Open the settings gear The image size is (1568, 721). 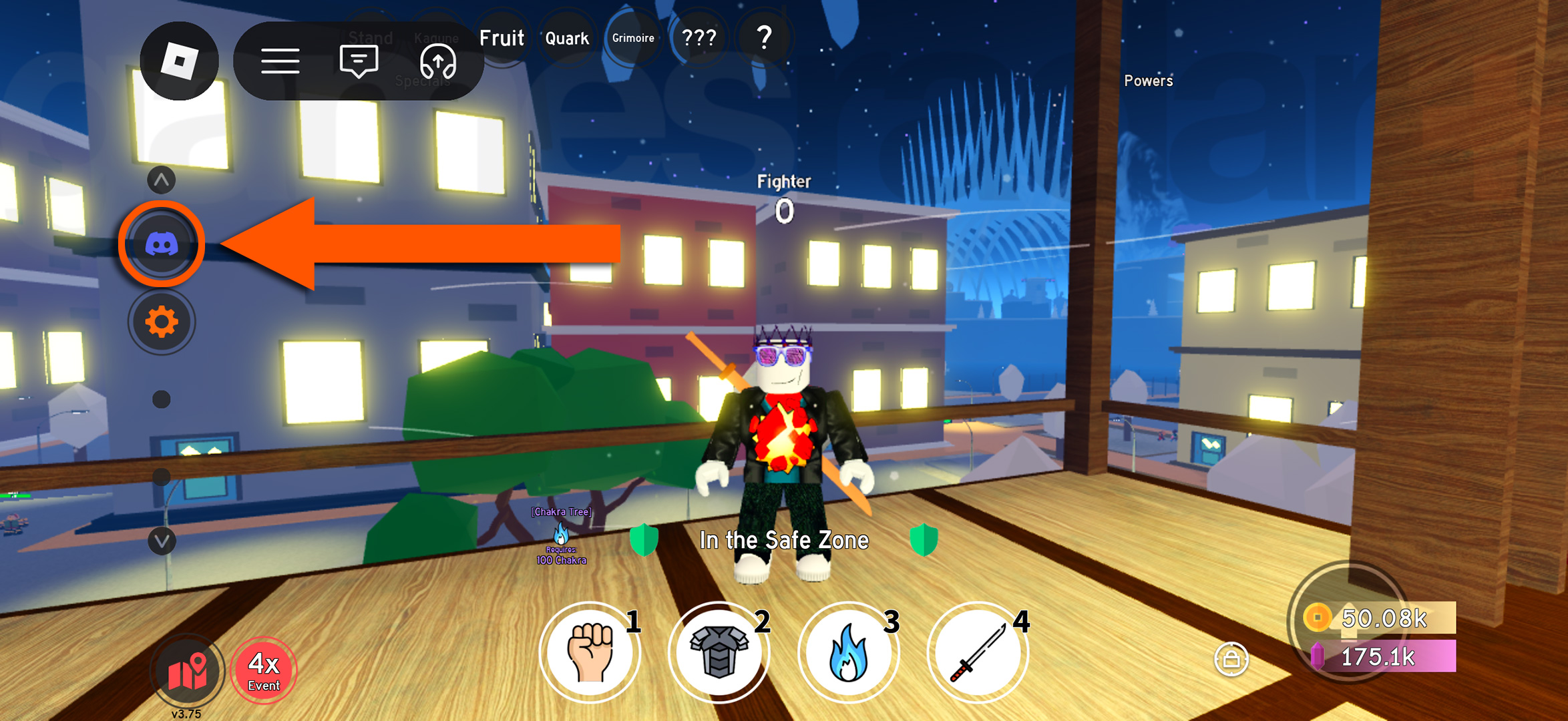[x=162, y=321]
